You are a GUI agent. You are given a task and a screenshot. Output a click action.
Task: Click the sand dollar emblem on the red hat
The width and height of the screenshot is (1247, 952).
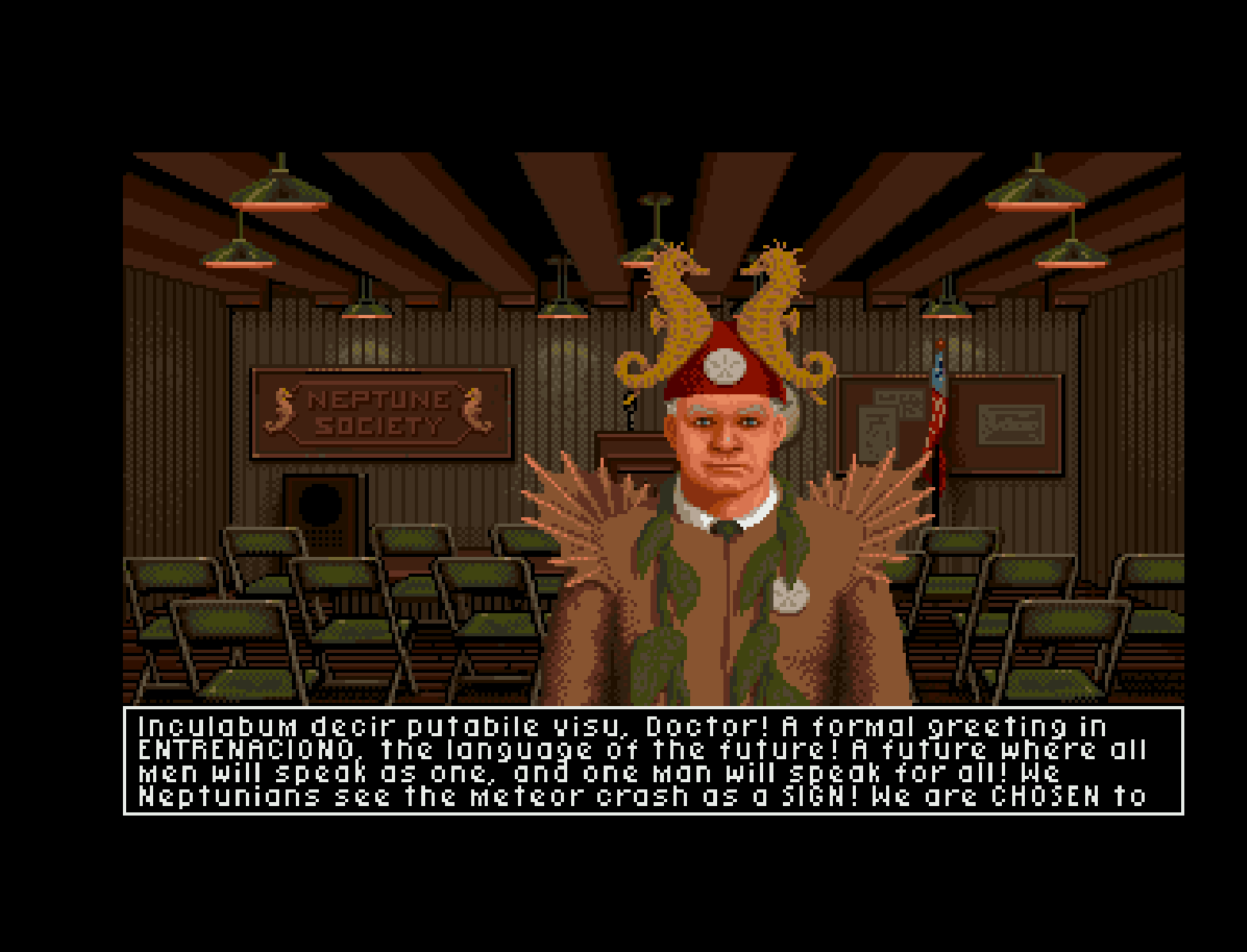[727, 367]
